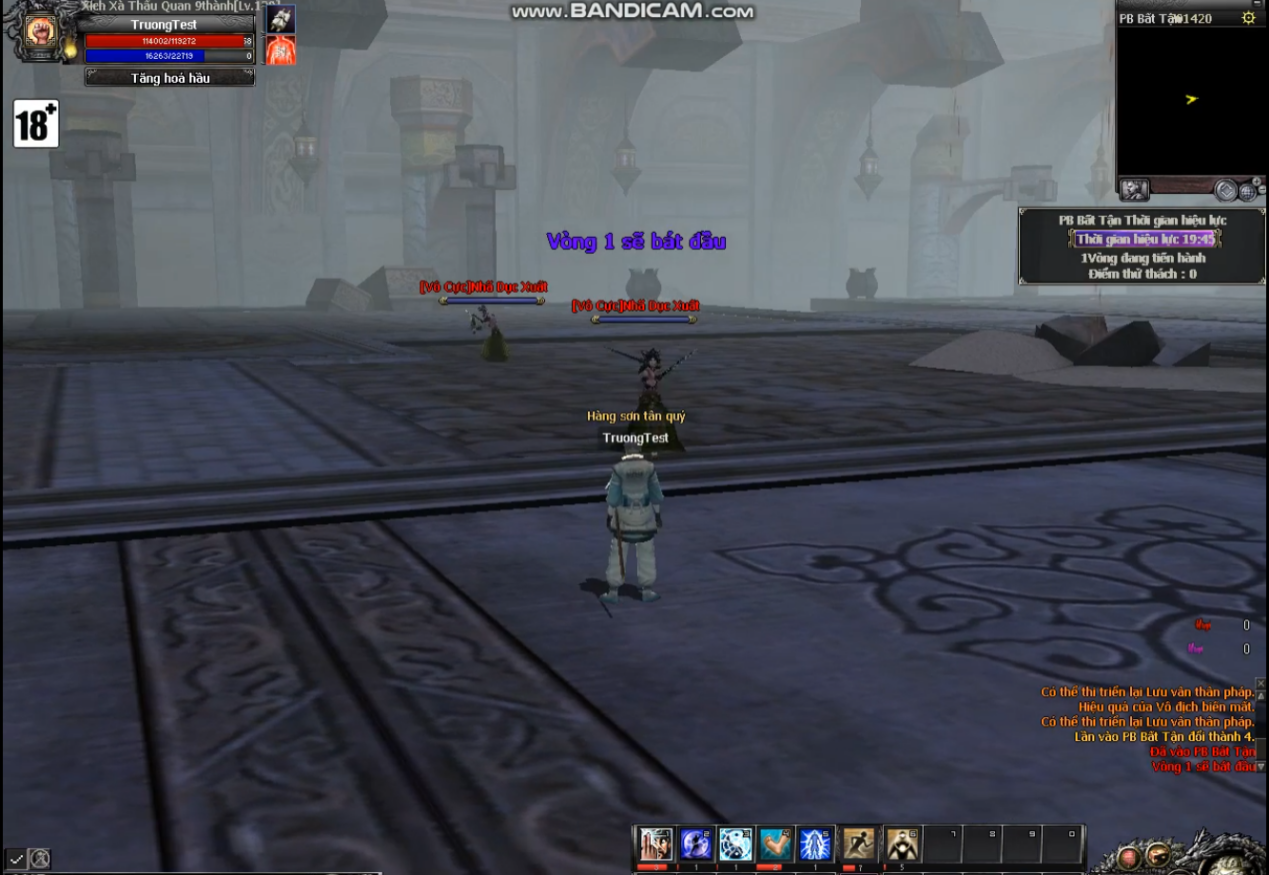The height and width of the screenshot is (875, 1269).
Task: Click the TruongTest name bar in the player frame
Action: (x=165, y=24)
